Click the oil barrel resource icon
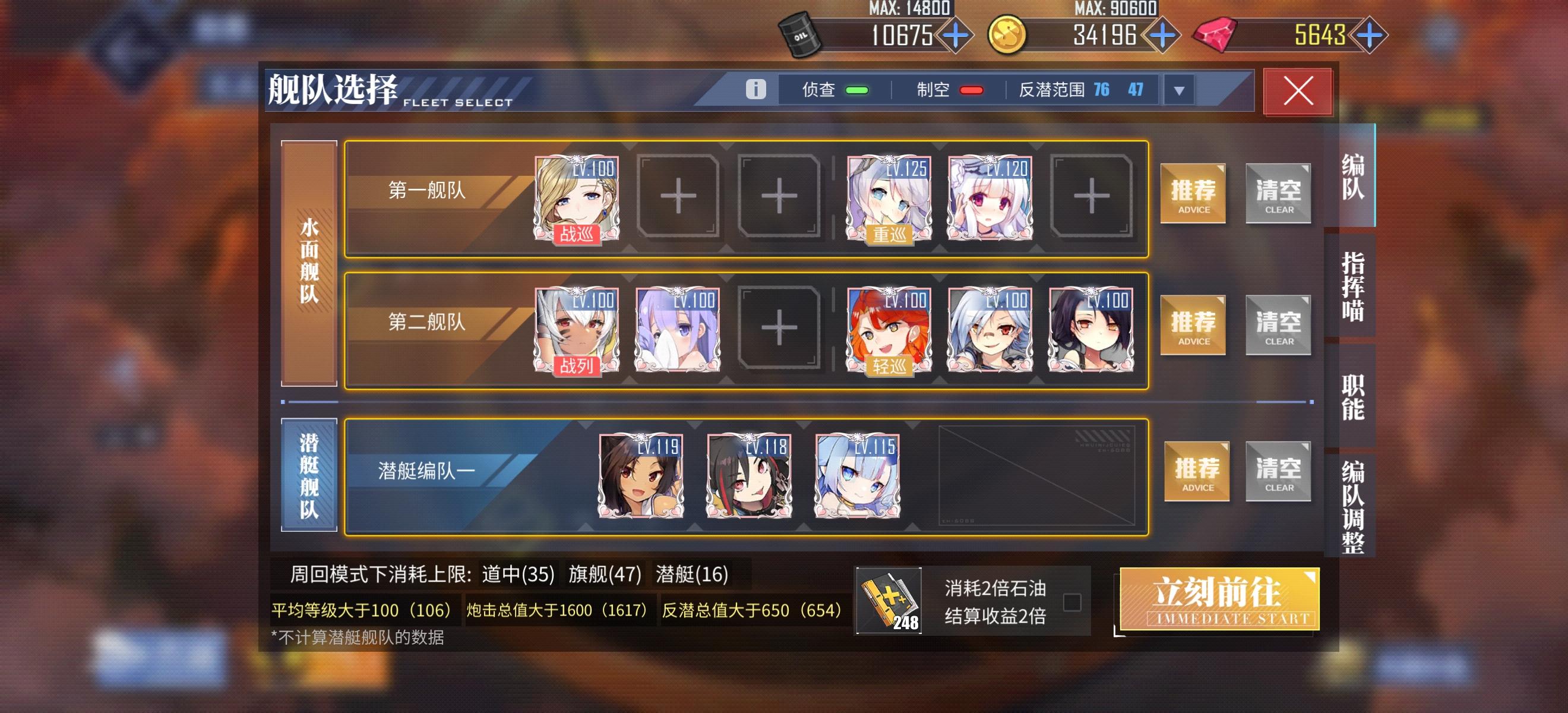This screenshot has width=1568, height=713. click(x=801, y=34)
